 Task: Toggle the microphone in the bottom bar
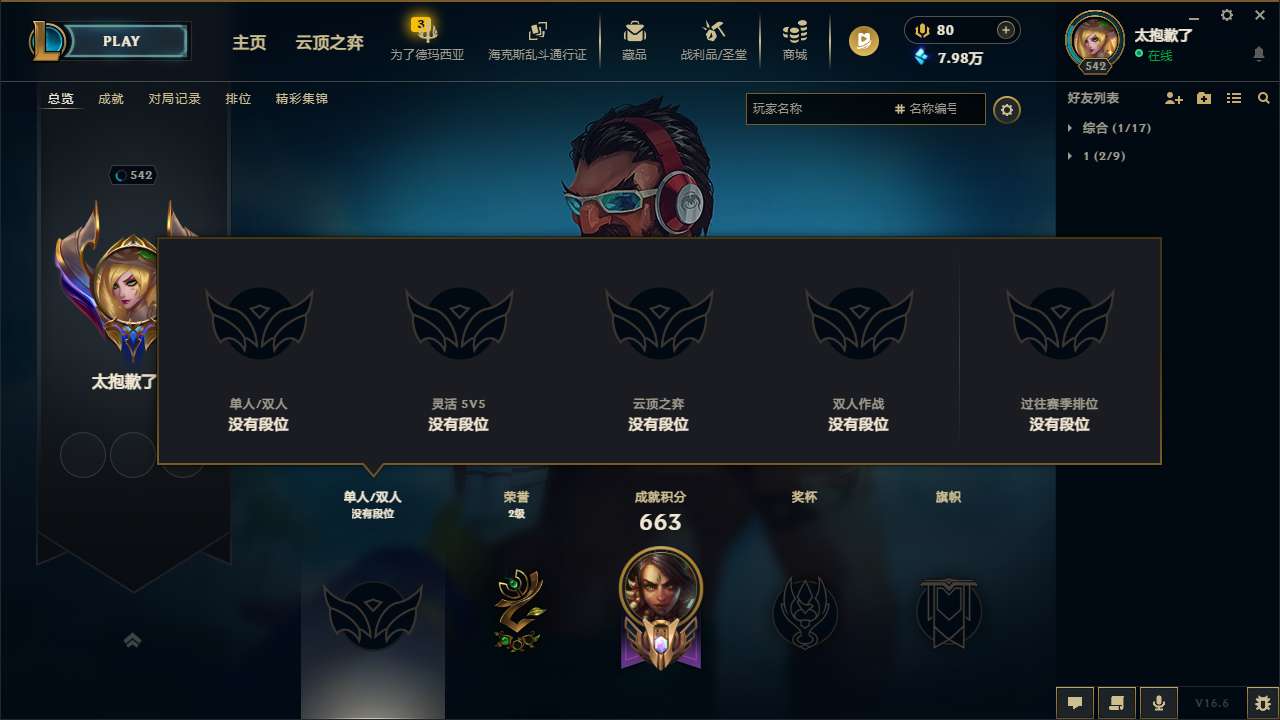coord(1158,702)
